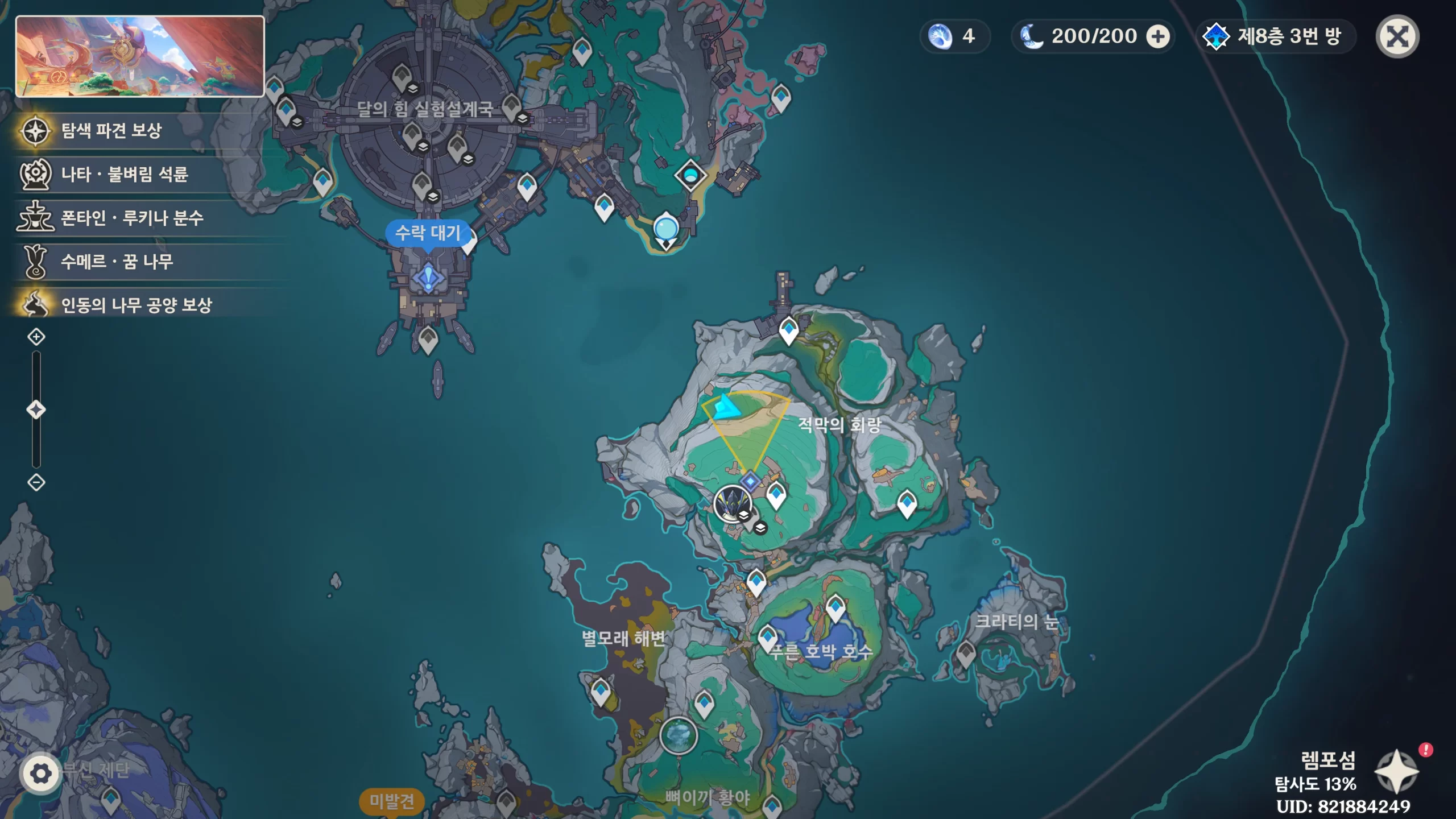
Task: Choose 수메르 · 꿈 나무 entry
Action: coord(117,262)
